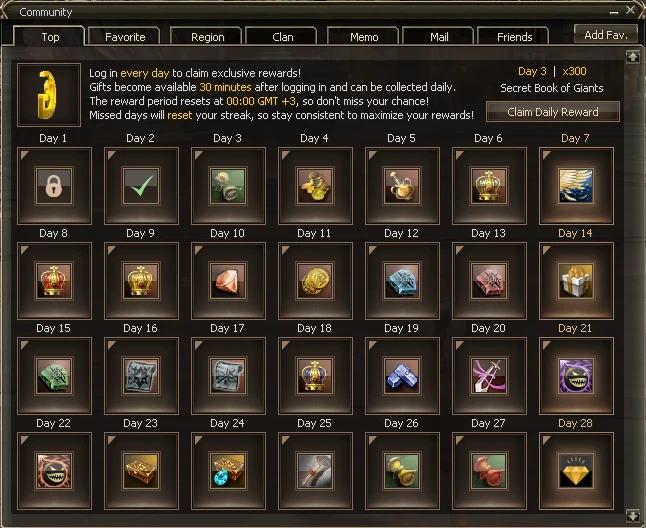
Task: Open the Region tab
Action: pos(207,37)
